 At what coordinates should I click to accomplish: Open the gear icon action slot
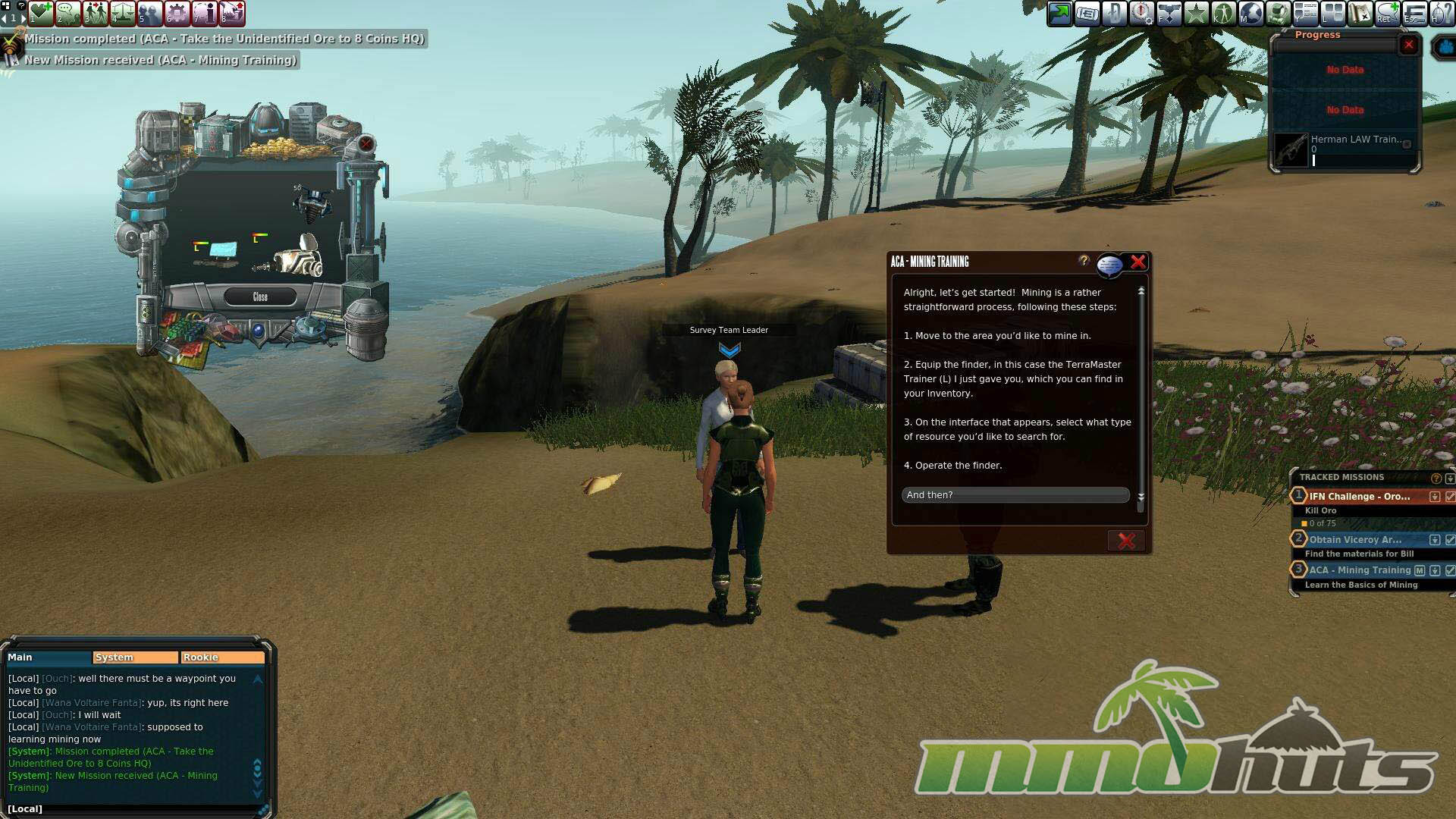click(177, 13)
